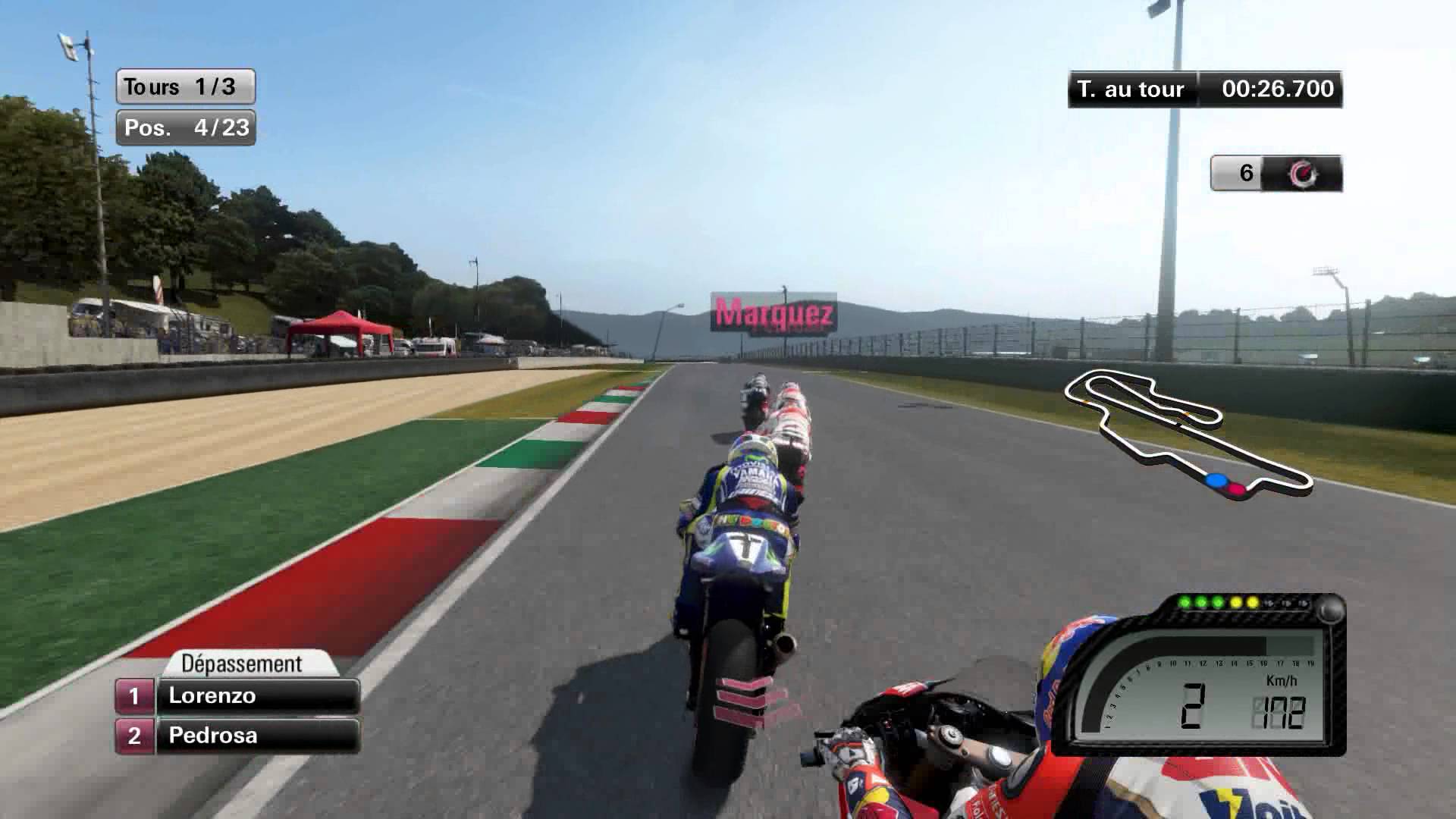Activate the rewind icon next to 6
This screenshot has width=1456, height=819.
pos(1304,174)
